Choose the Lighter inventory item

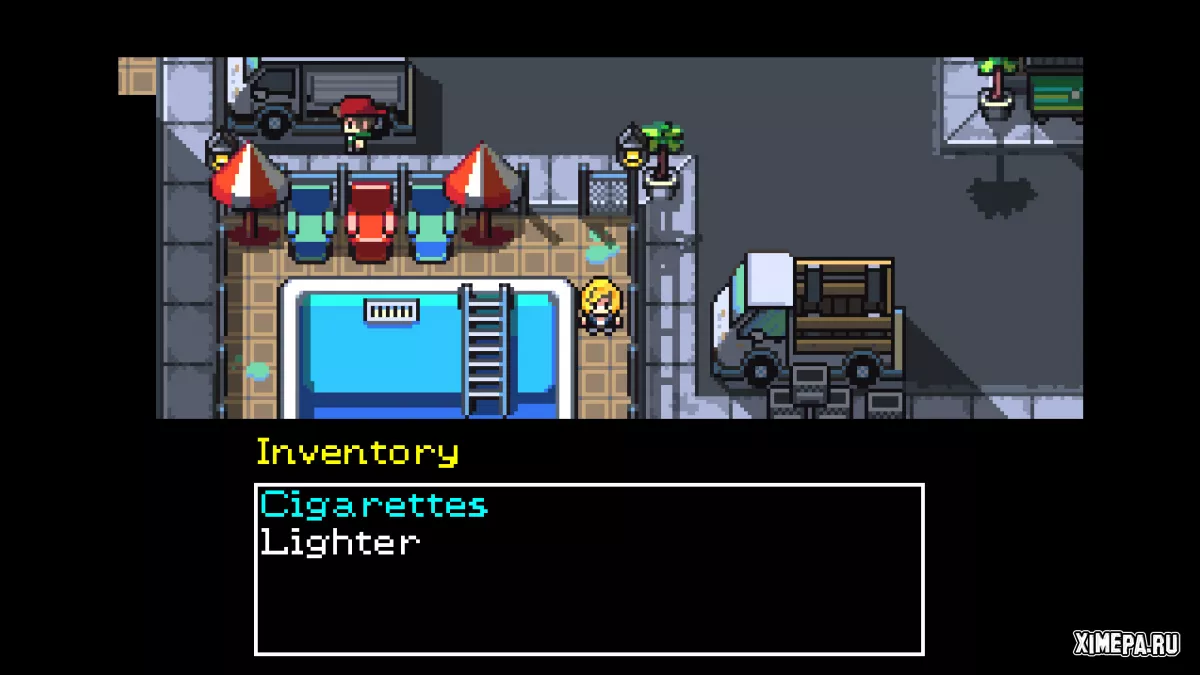pos(339,543)
